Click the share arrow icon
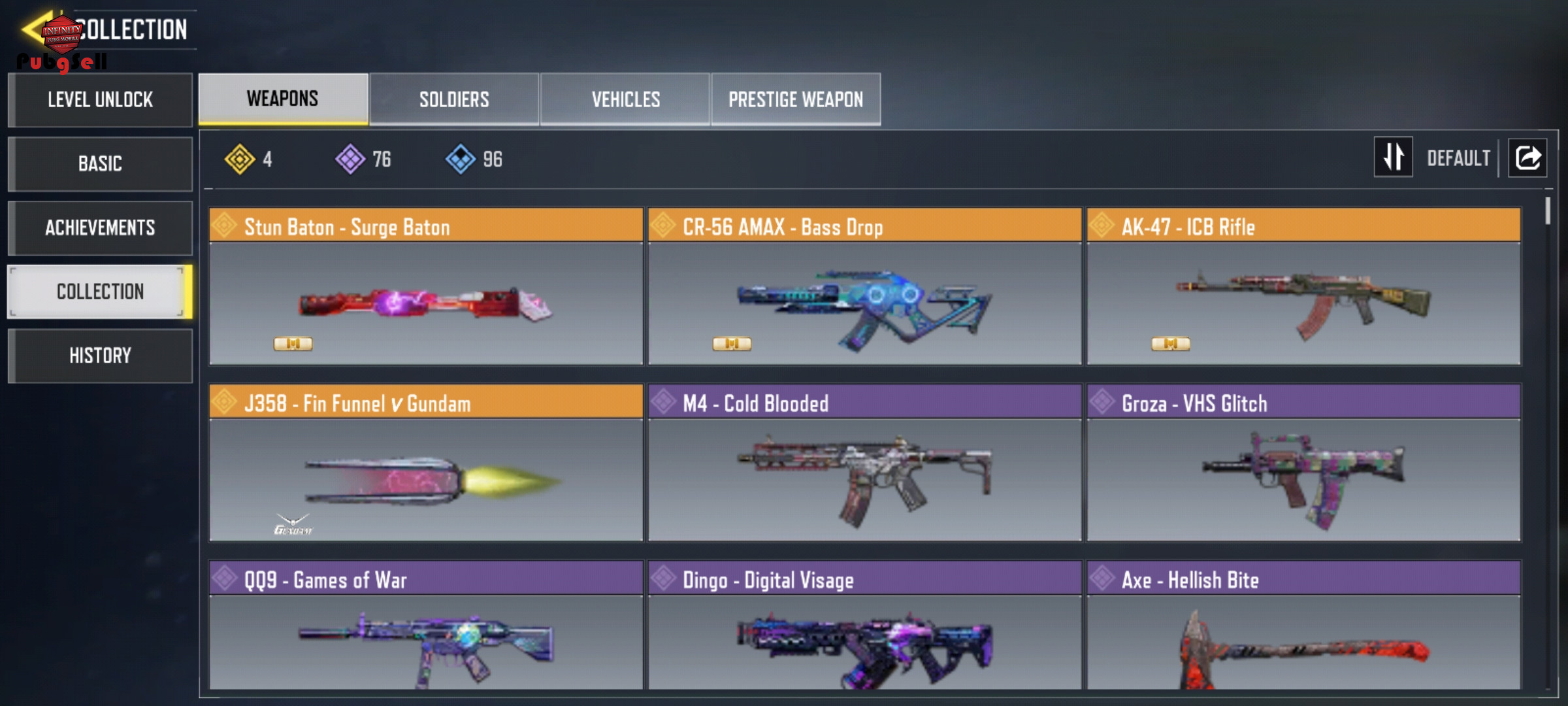Viewport: 1568px width, 706px height. pyautogui.click(x=1527, y=158)
